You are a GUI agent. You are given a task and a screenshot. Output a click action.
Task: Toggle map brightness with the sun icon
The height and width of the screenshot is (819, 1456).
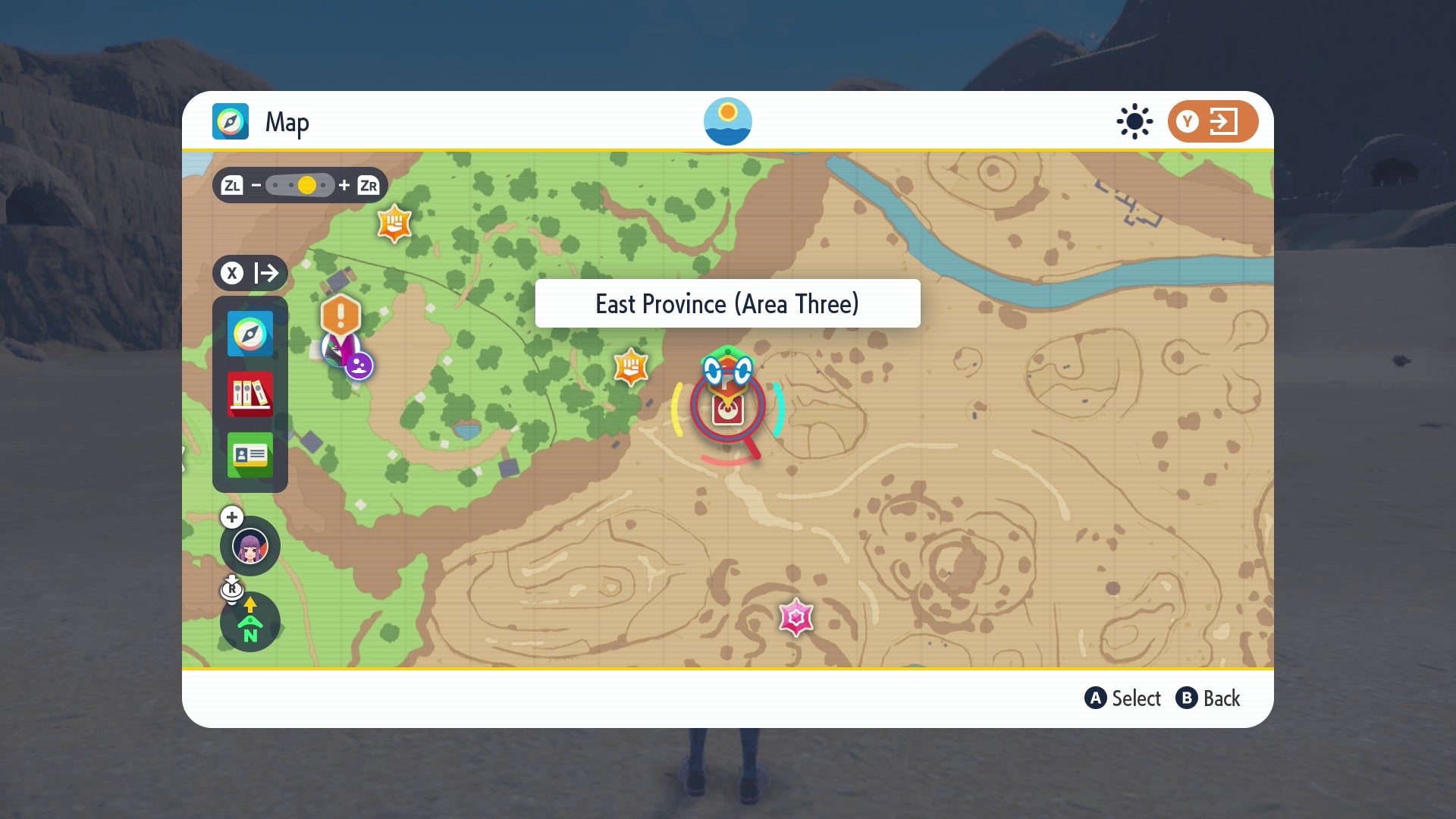tap(1134, 121)
